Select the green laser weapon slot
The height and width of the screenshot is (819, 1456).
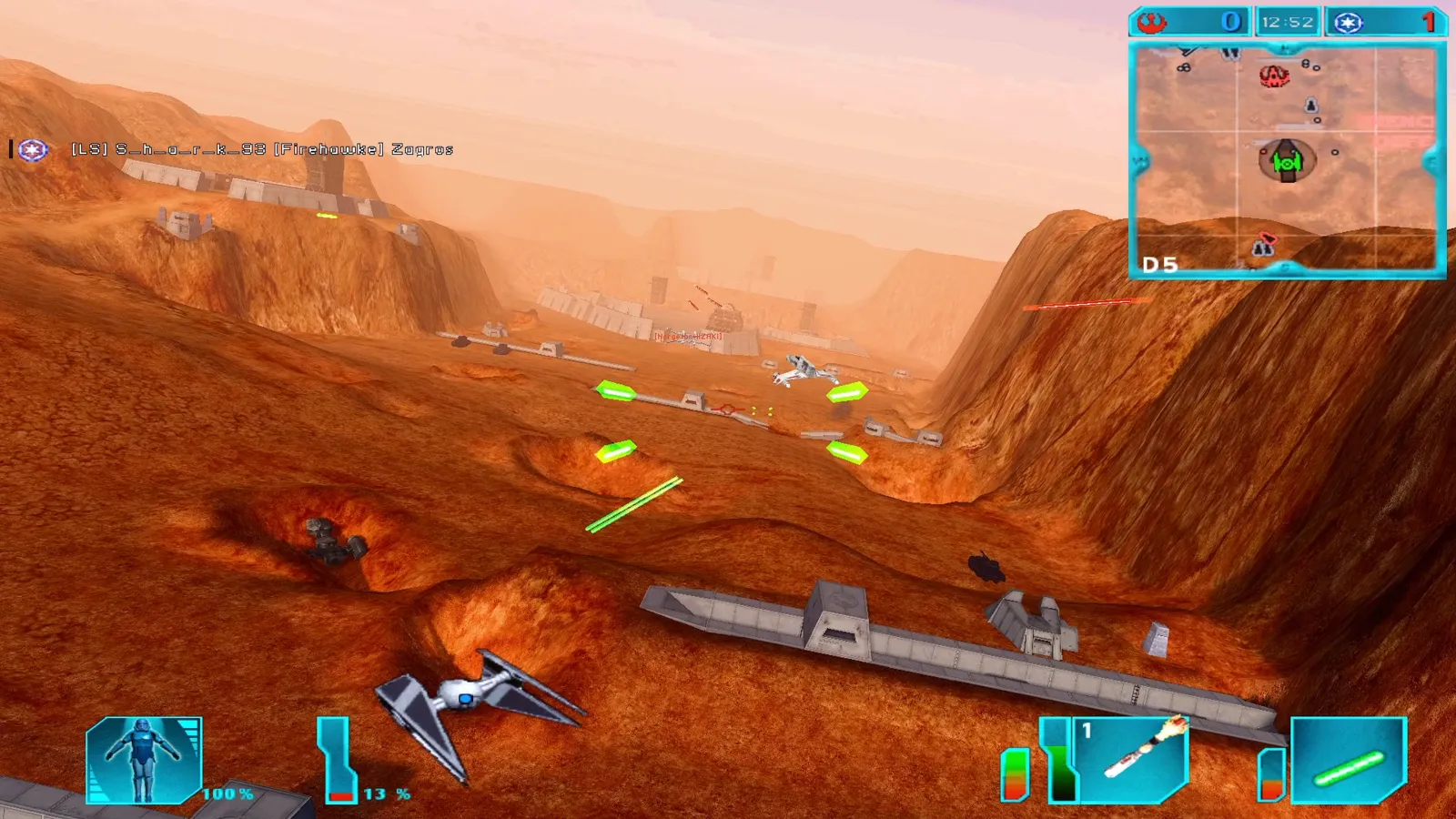tap(1349, 761)
